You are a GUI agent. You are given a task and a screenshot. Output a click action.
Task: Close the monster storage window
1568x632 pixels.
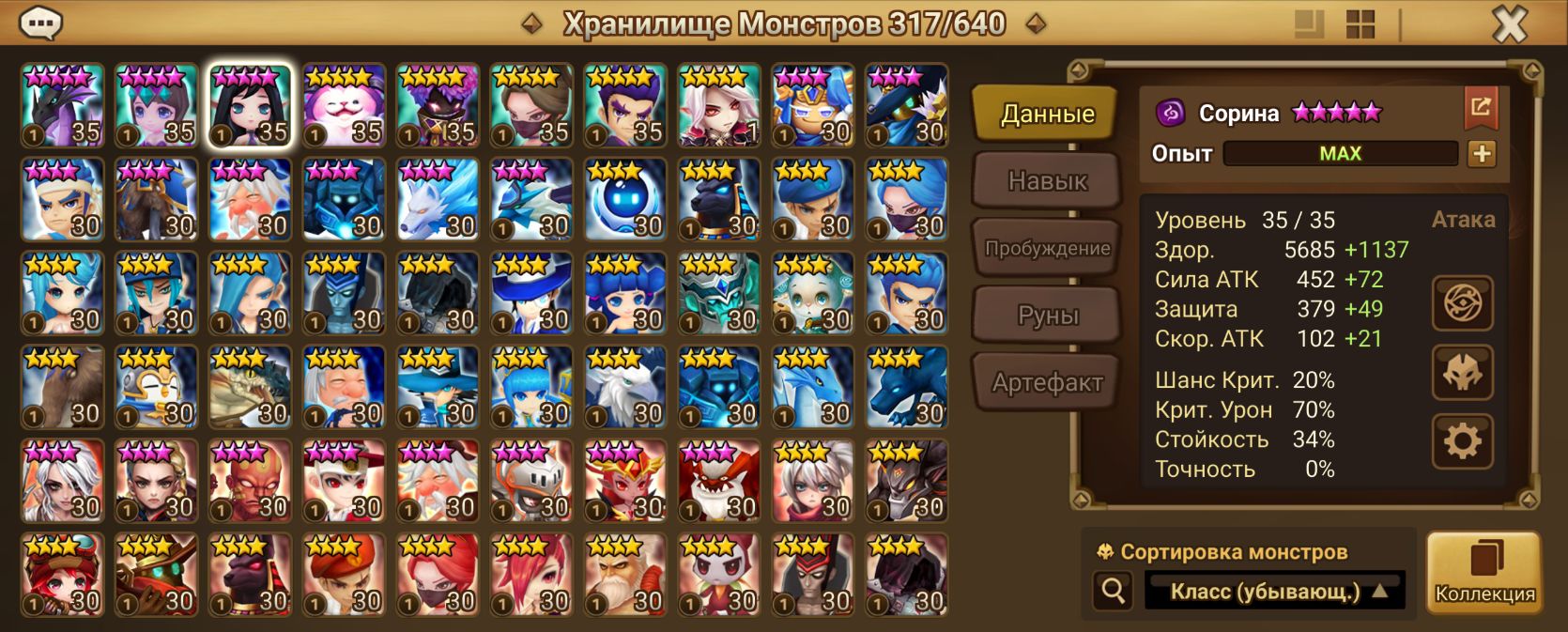click(x=1509, y=23)
